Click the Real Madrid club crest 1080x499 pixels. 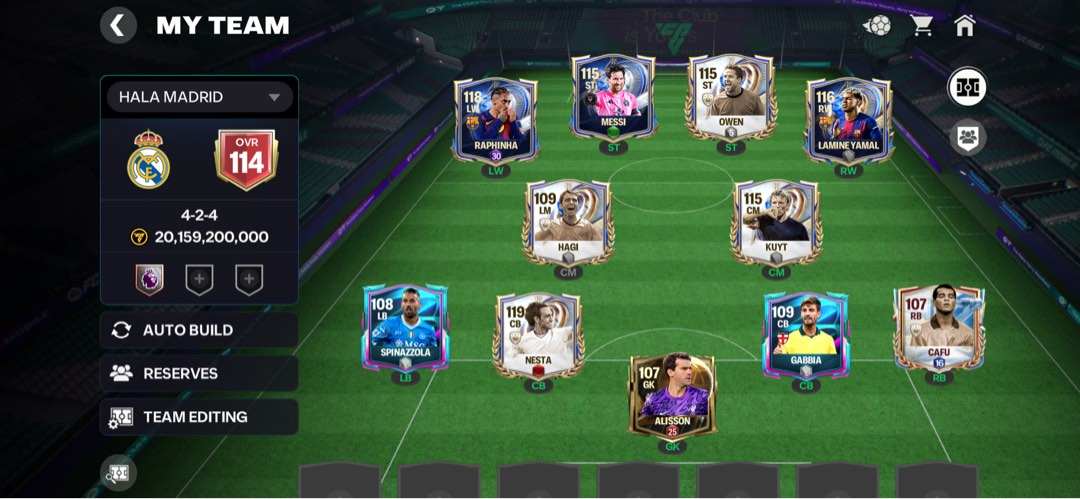click(x=149, y=159)
